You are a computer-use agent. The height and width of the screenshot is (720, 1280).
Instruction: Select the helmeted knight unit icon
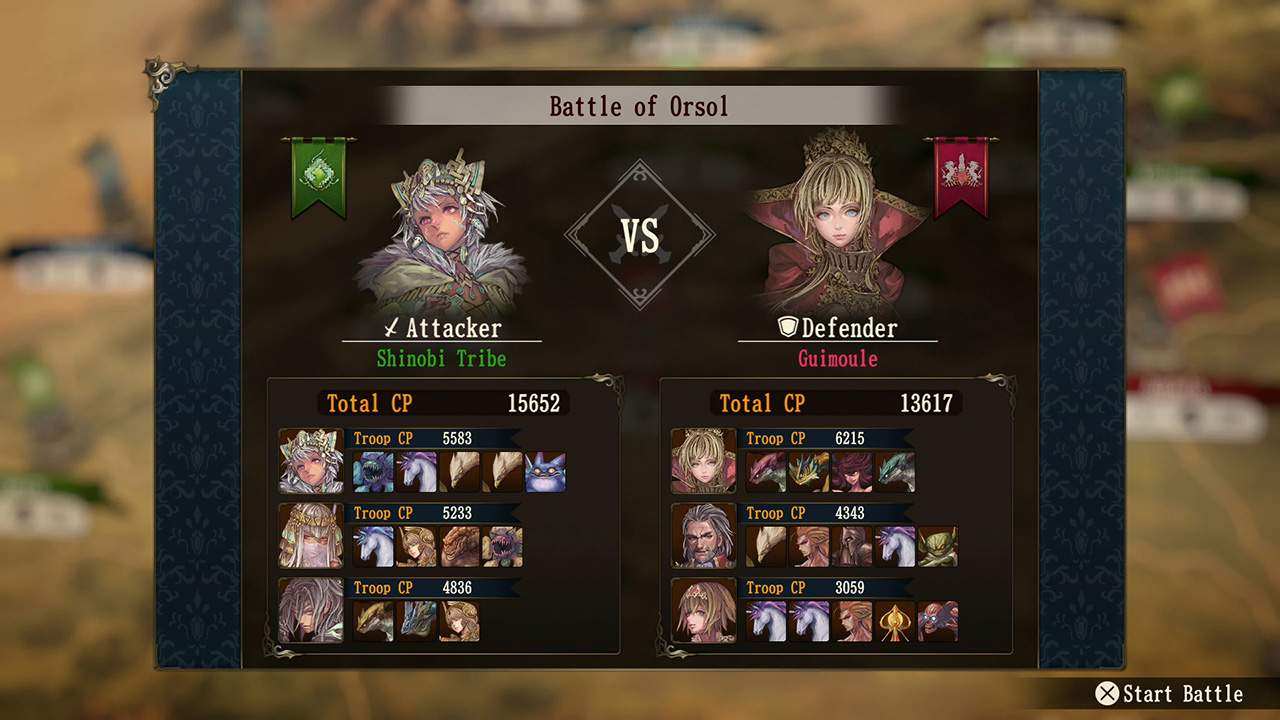point(851,547)
